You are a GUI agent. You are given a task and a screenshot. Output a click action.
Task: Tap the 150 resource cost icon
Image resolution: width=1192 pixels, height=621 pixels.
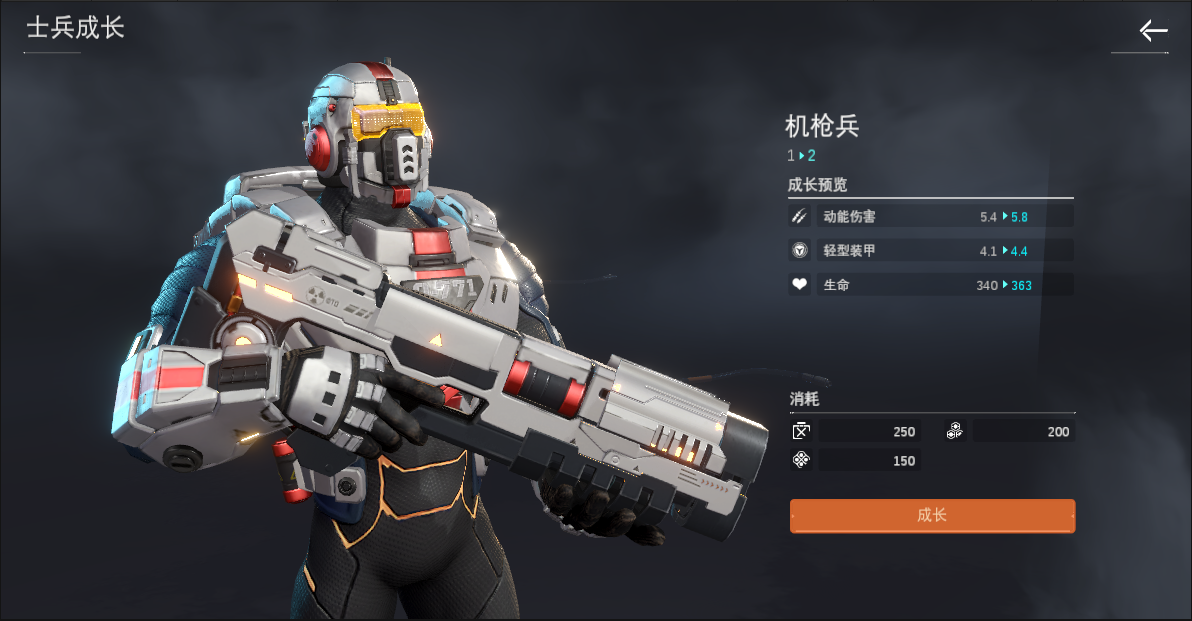pyautogui.click(x=801, y=461)
